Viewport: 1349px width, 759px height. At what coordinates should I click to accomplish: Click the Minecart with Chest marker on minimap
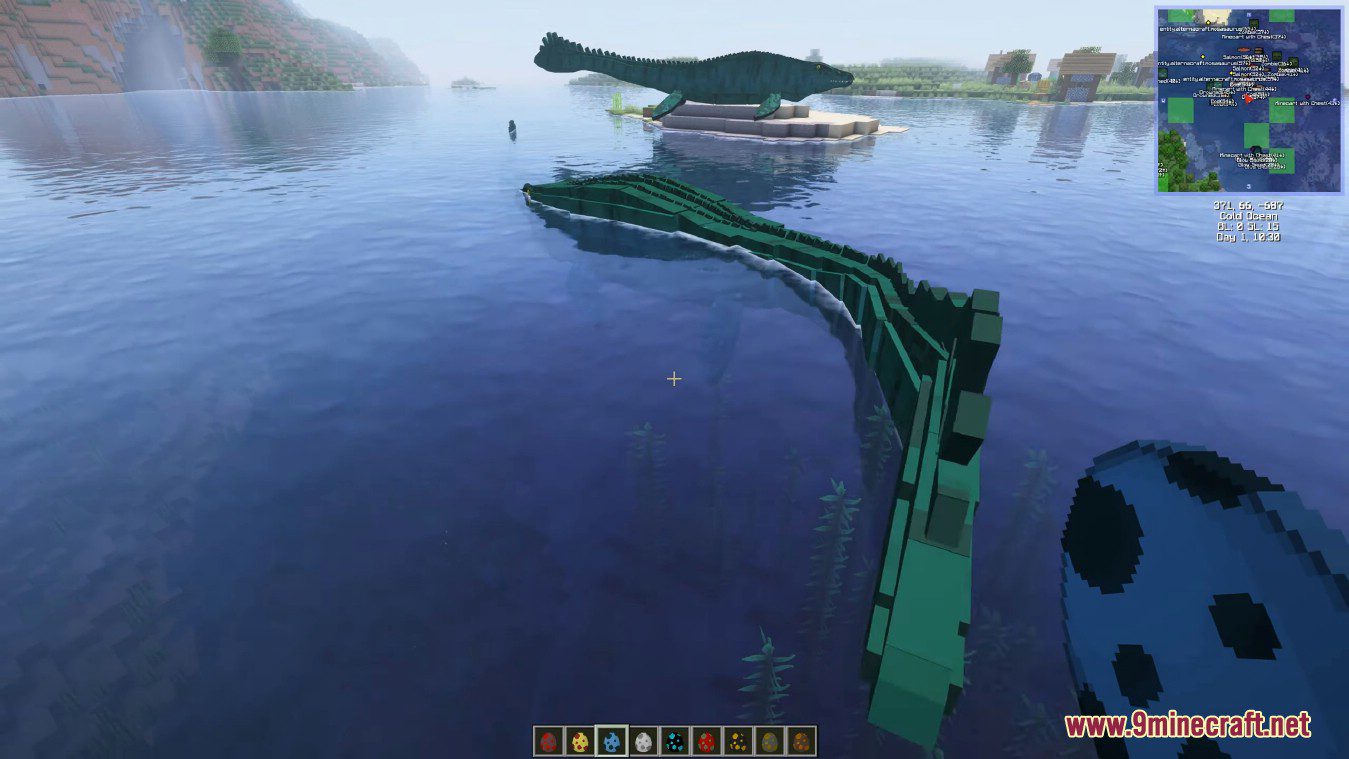[1307, 103]
